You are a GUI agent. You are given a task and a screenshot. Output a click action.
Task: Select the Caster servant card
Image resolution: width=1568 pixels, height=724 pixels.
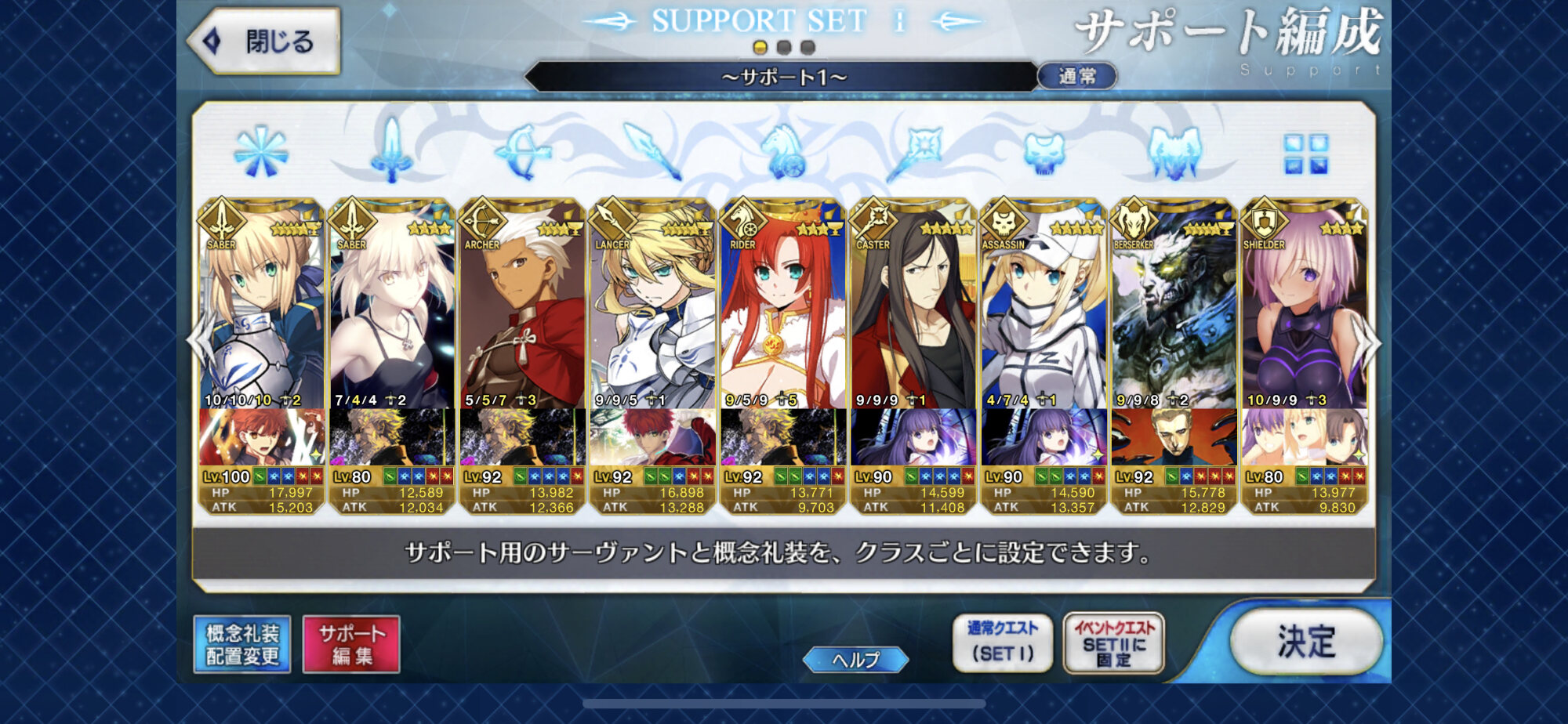913,313
